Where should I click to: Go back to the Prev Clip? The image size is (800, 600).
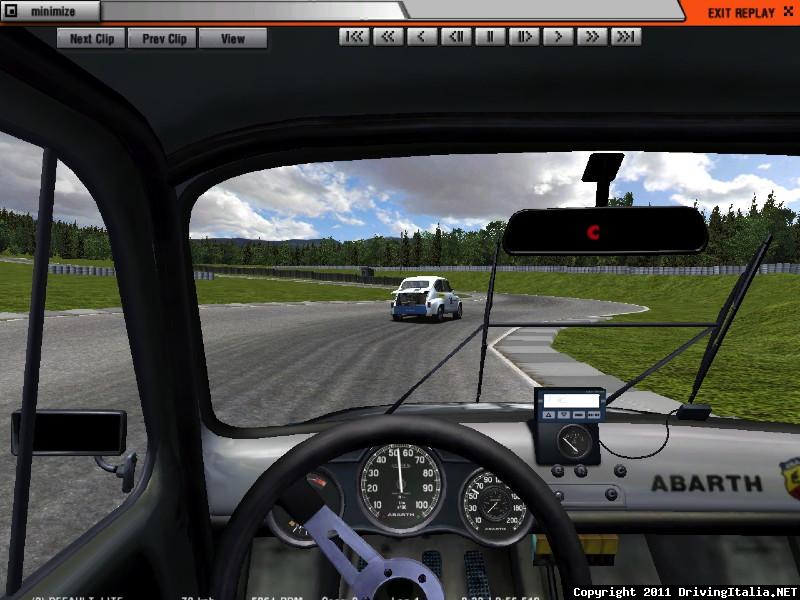pos(163,39)
